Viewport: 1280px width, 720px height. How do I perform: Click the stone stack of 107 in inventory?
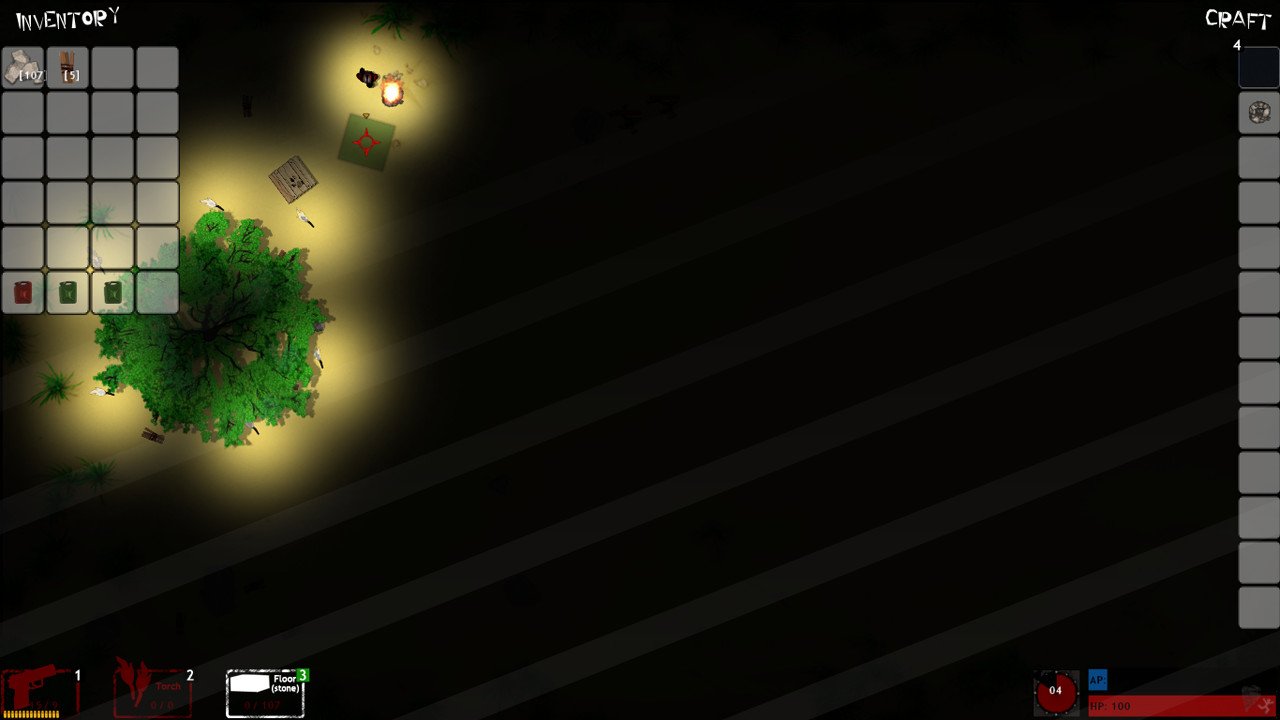tap(22, 67)
